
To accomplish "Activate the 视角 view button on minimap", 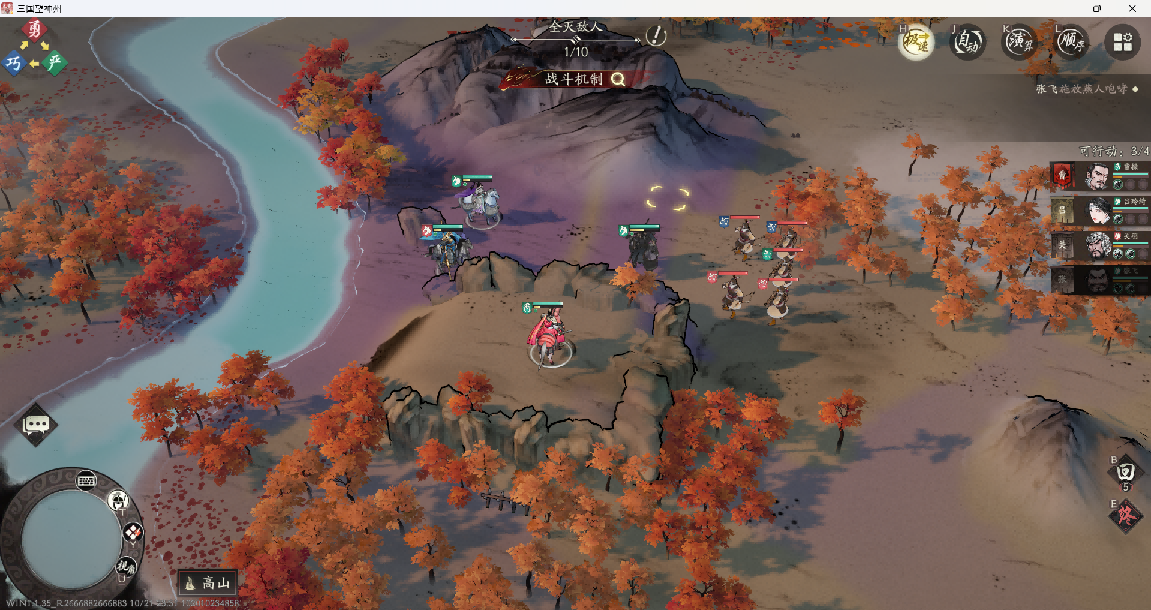I will coord(127,566).
